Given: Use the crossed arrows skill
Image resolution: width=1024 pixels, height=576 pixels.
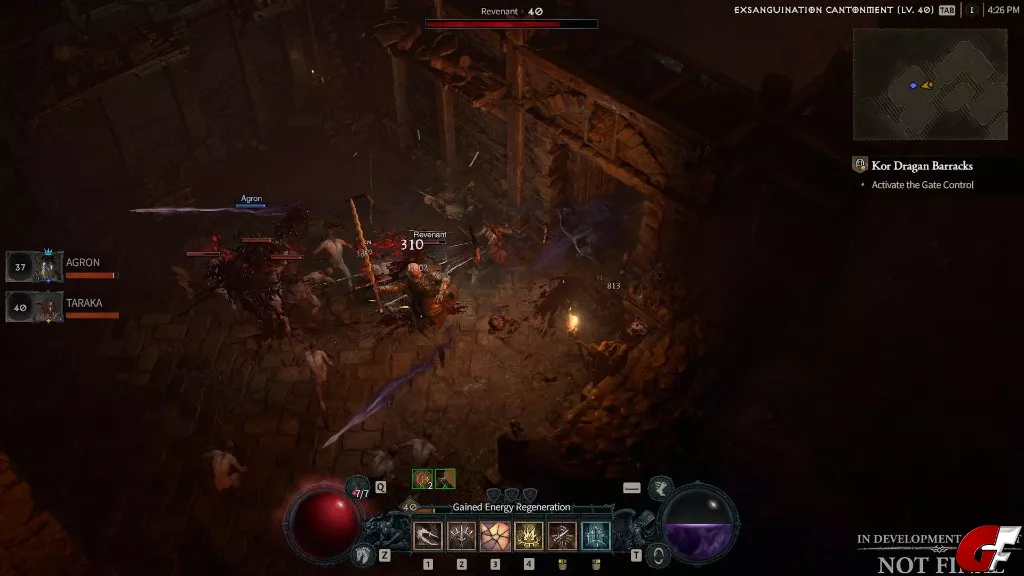Looking at the screenshot, I should [562, 537].
